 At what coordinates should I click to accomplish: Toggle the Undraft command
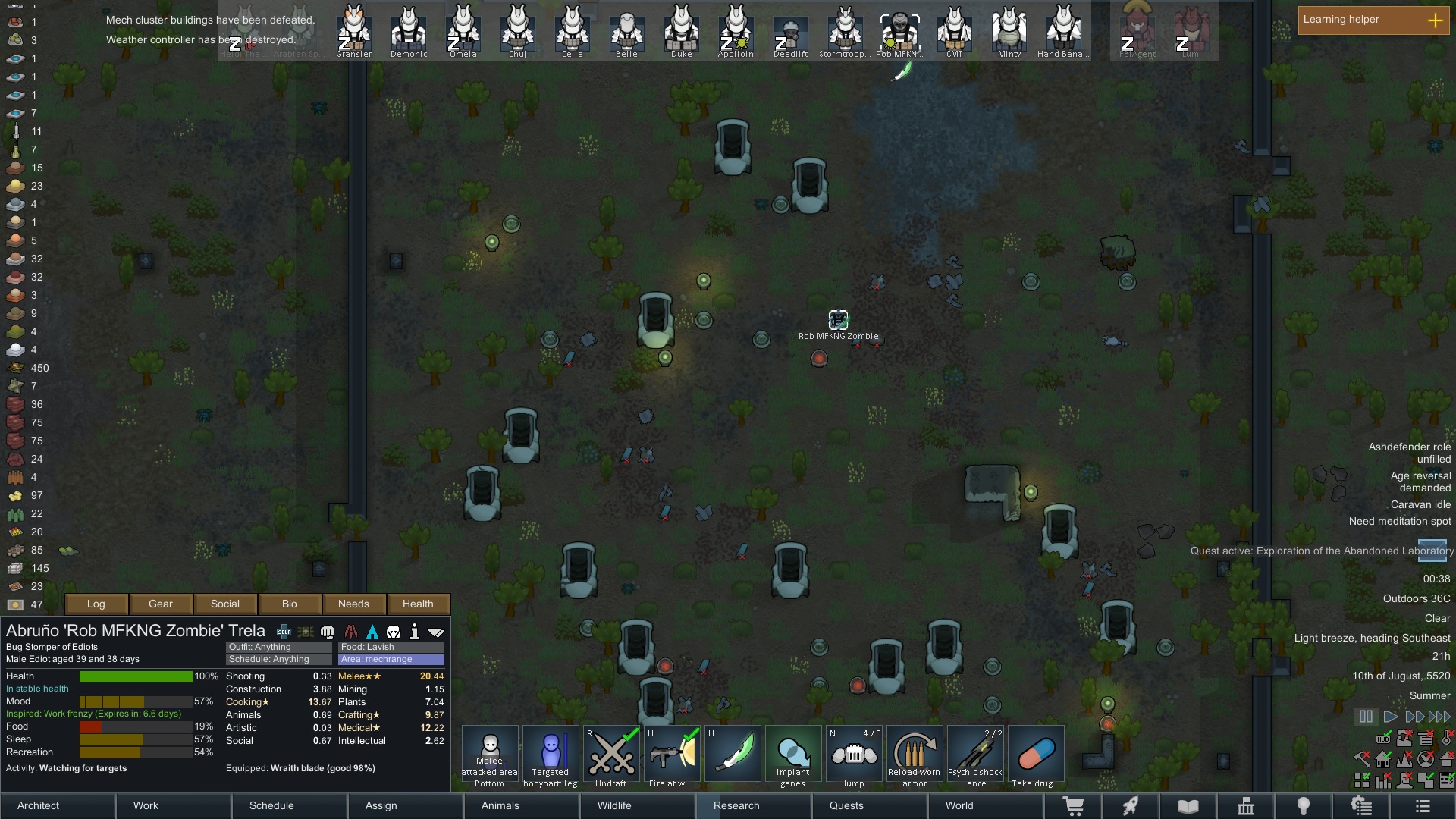tap(611, 756)
